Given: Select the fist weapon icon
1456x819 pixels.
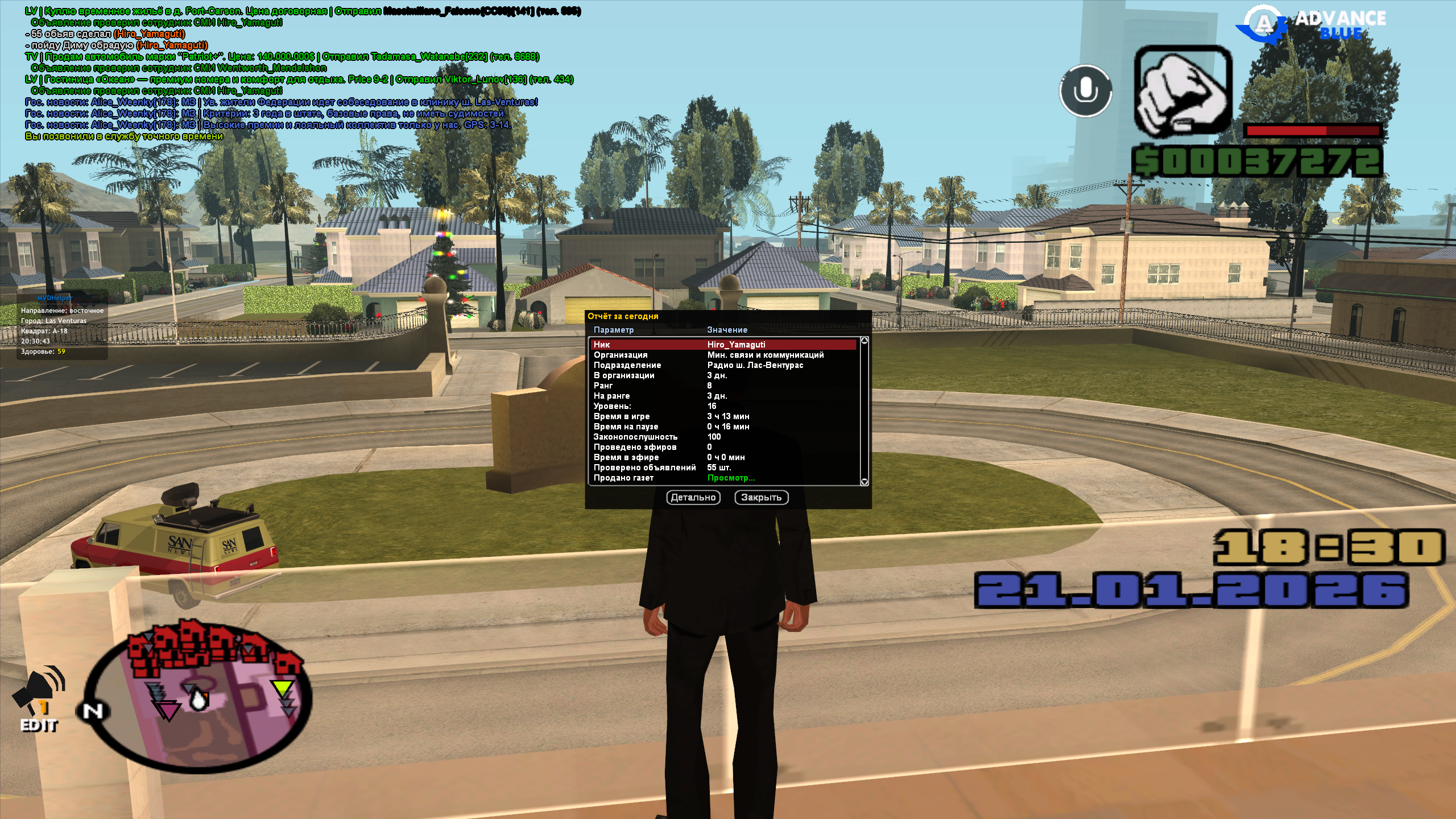Looking at the screenshot, I should [x=1183, y=91].
